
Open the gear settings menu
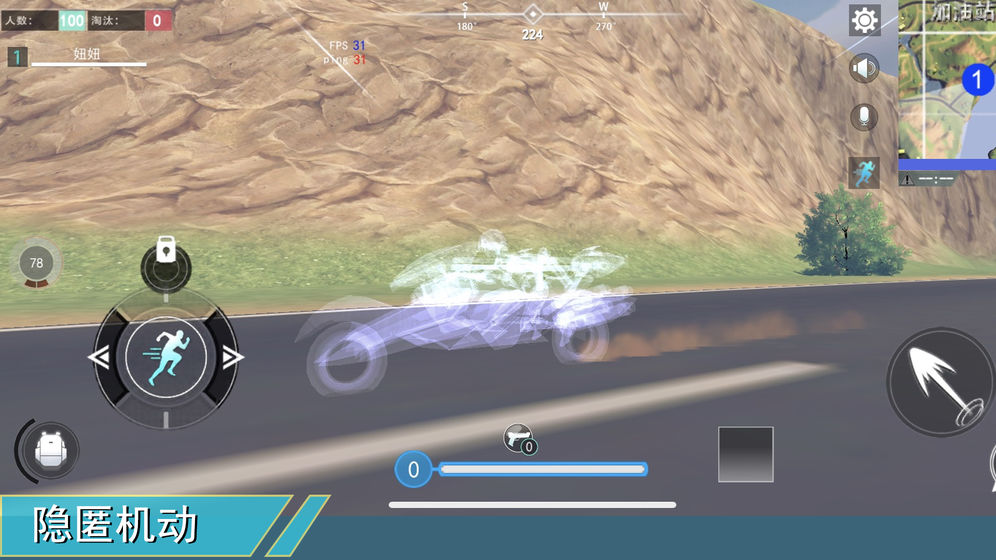[x=864, y=20]
